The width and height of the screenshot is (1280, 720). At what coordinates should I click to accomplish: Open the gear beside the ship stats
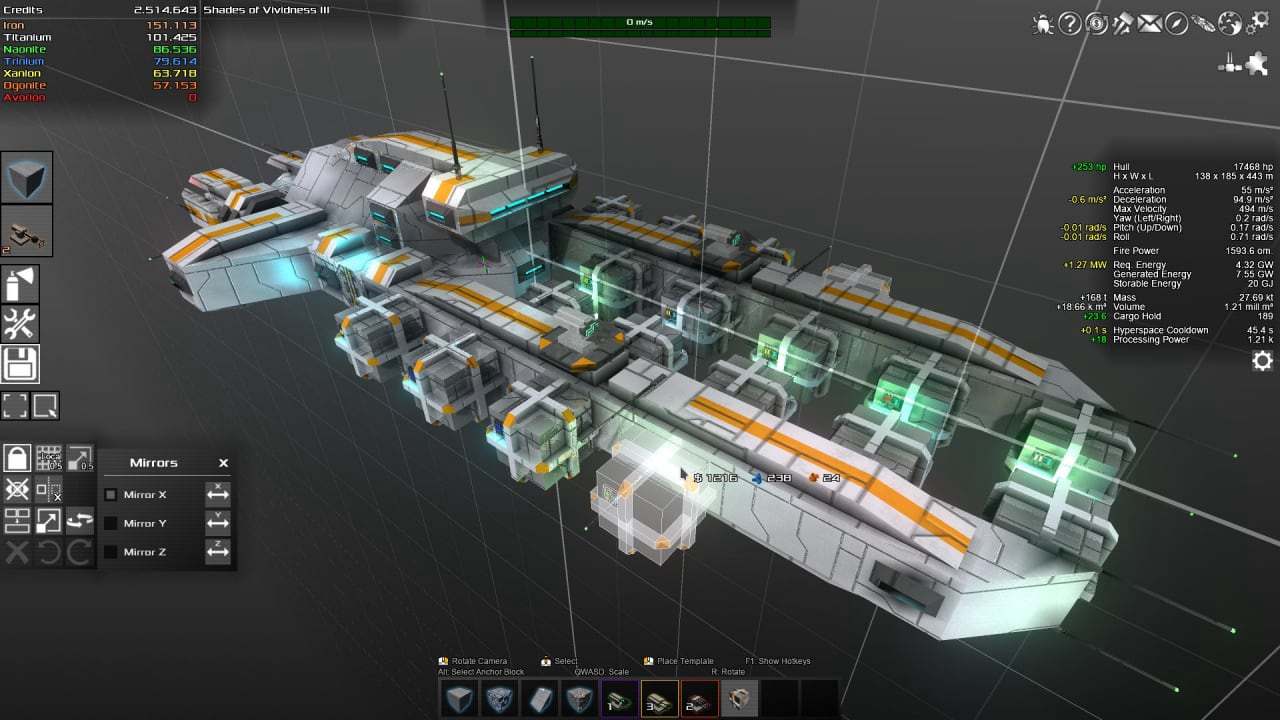(x=1262, y=361)
